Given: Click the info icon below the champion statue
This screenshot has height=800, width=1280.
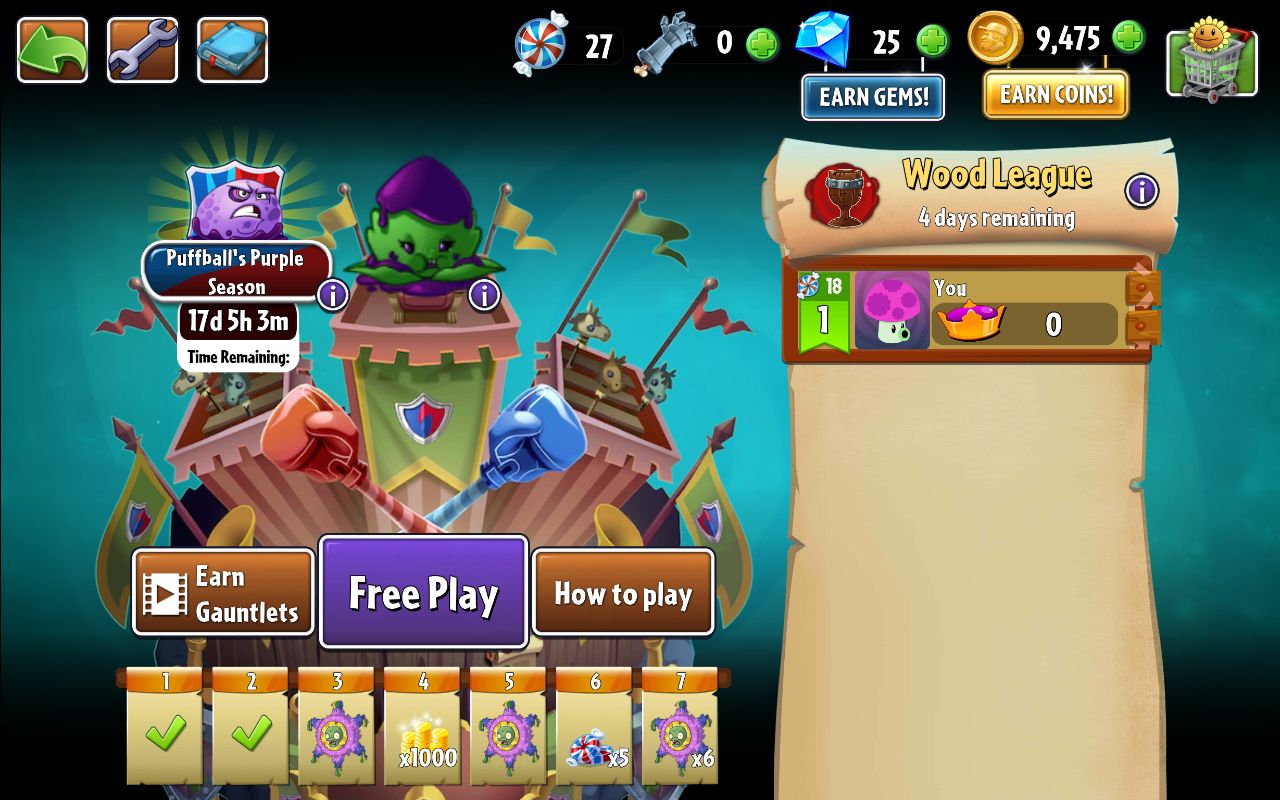Looking at the screenshot, I should [484, 295].
